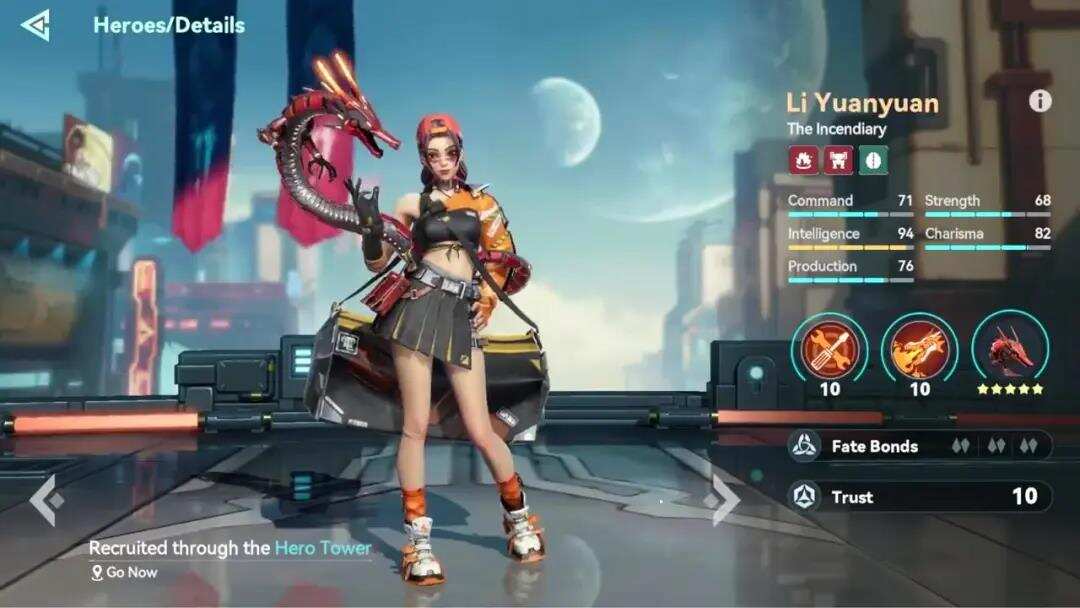Select the red mech trait icon
1080x608 pixels.
[838, 160]
